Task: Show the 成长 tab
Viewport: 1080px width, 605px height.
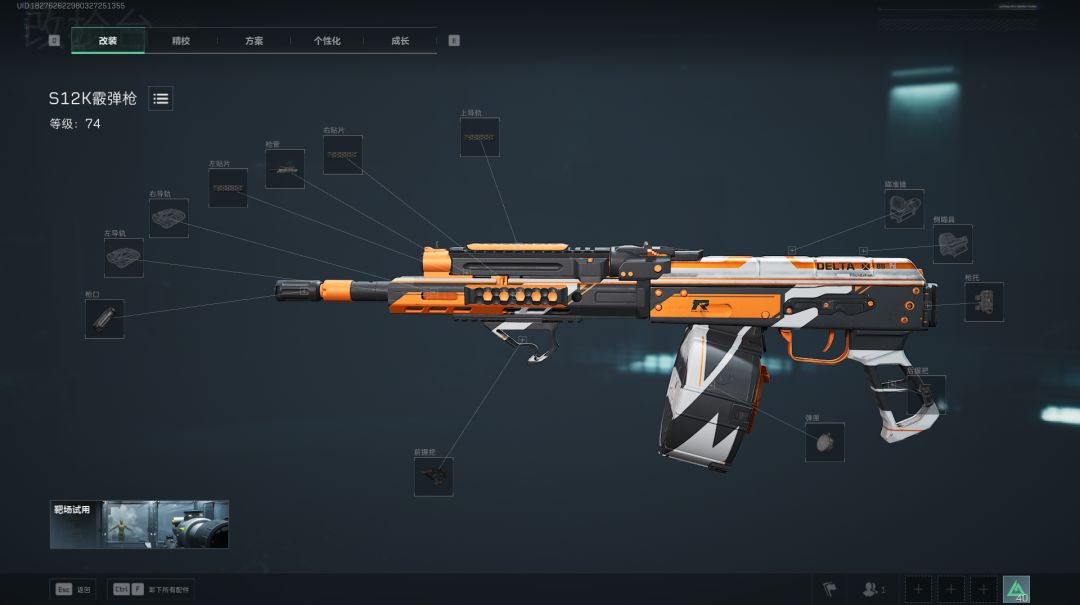Action: pyautogui.click(x=400, y=41)
